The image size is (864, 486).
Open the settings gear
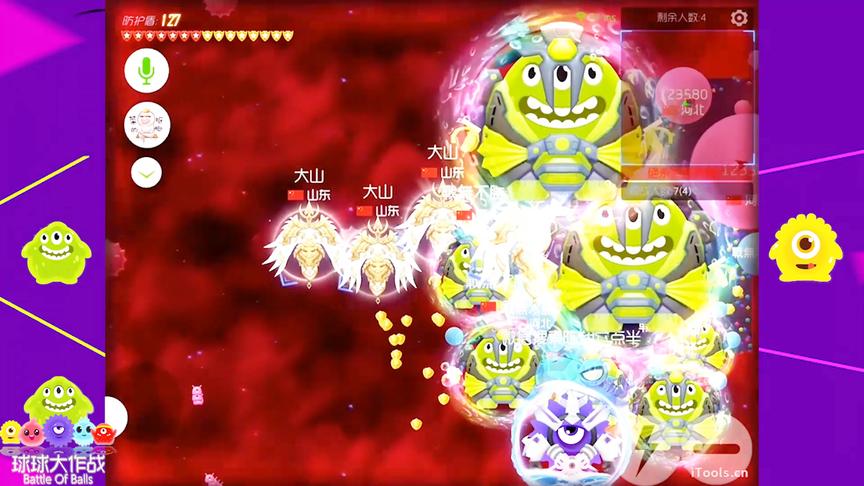739,18
